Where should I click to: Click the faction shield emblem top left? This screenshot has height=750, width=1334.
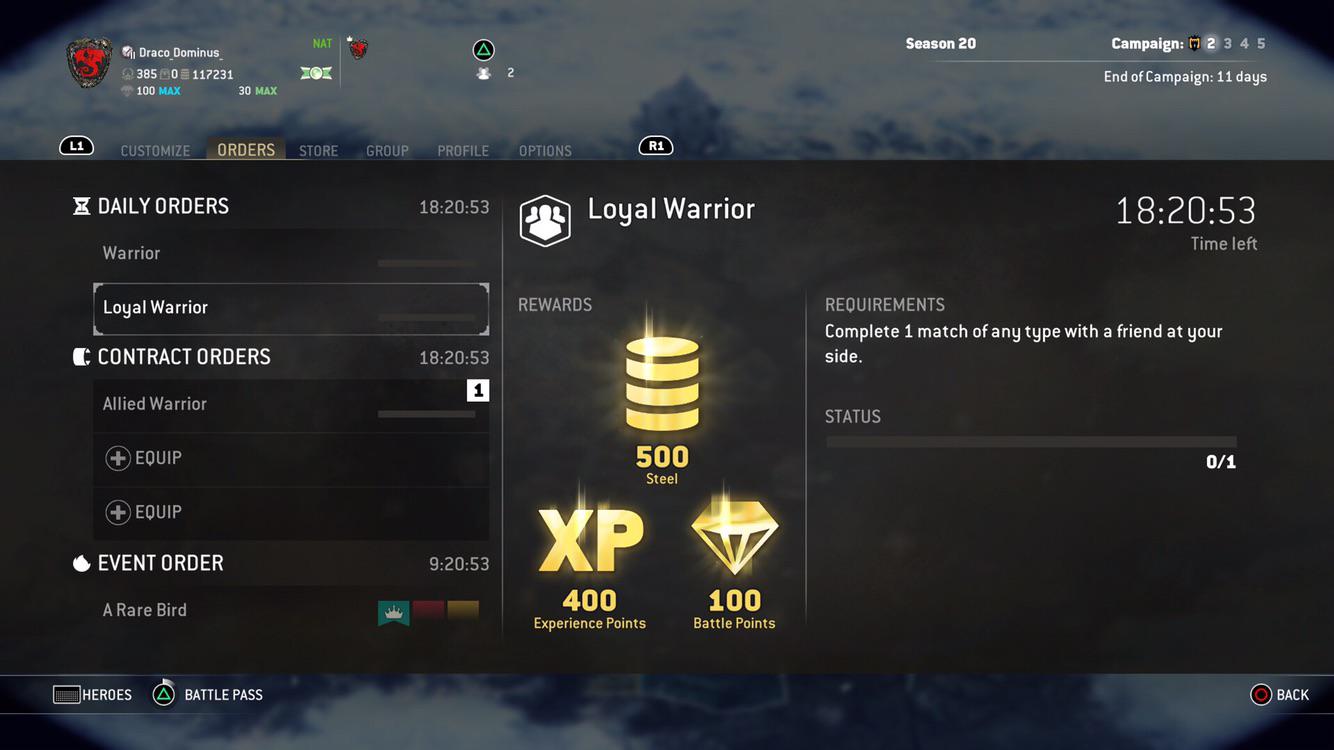click(88, 62)
